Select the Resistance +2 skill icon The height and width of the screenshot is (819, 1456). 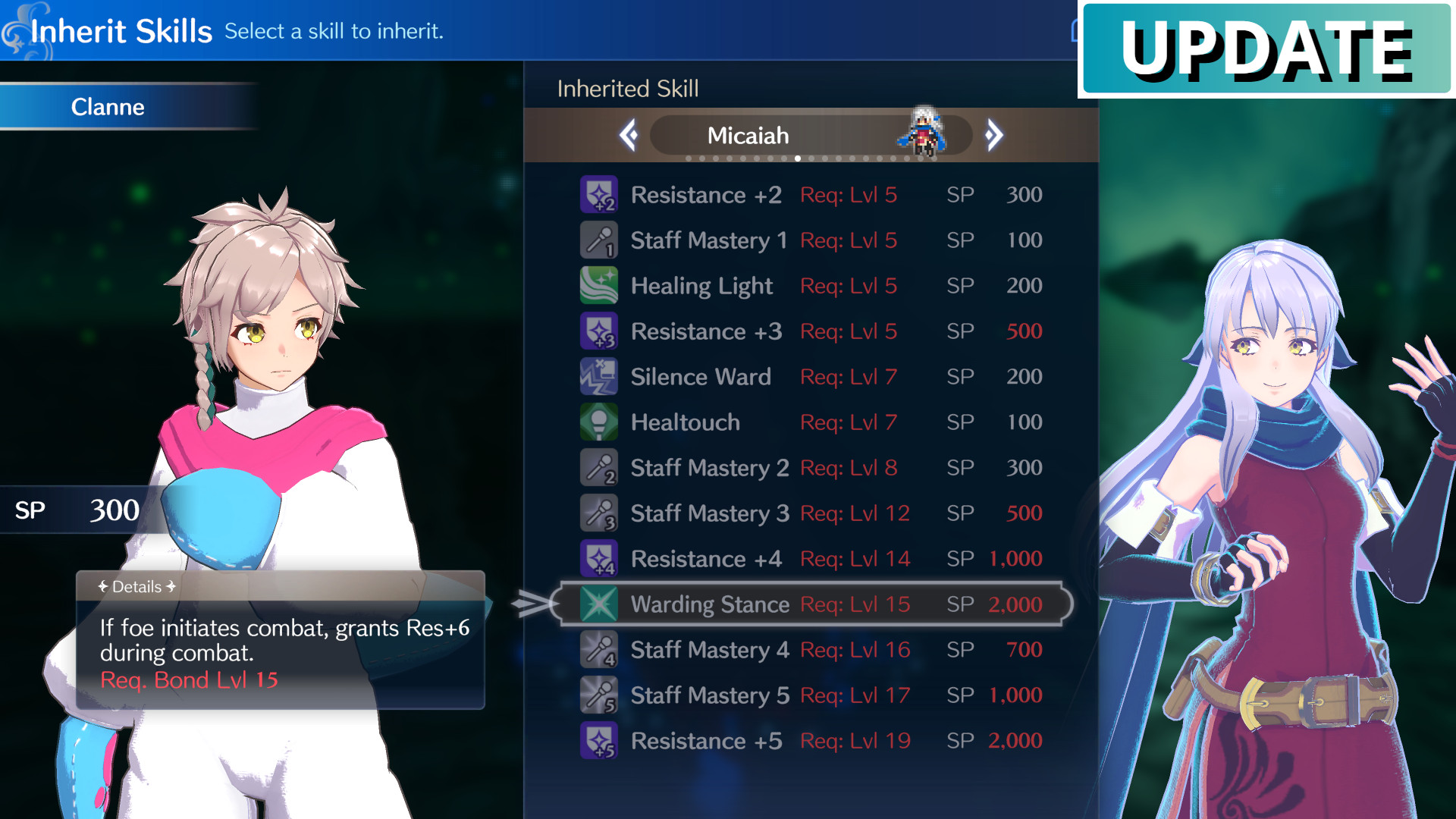pos(599,195)
